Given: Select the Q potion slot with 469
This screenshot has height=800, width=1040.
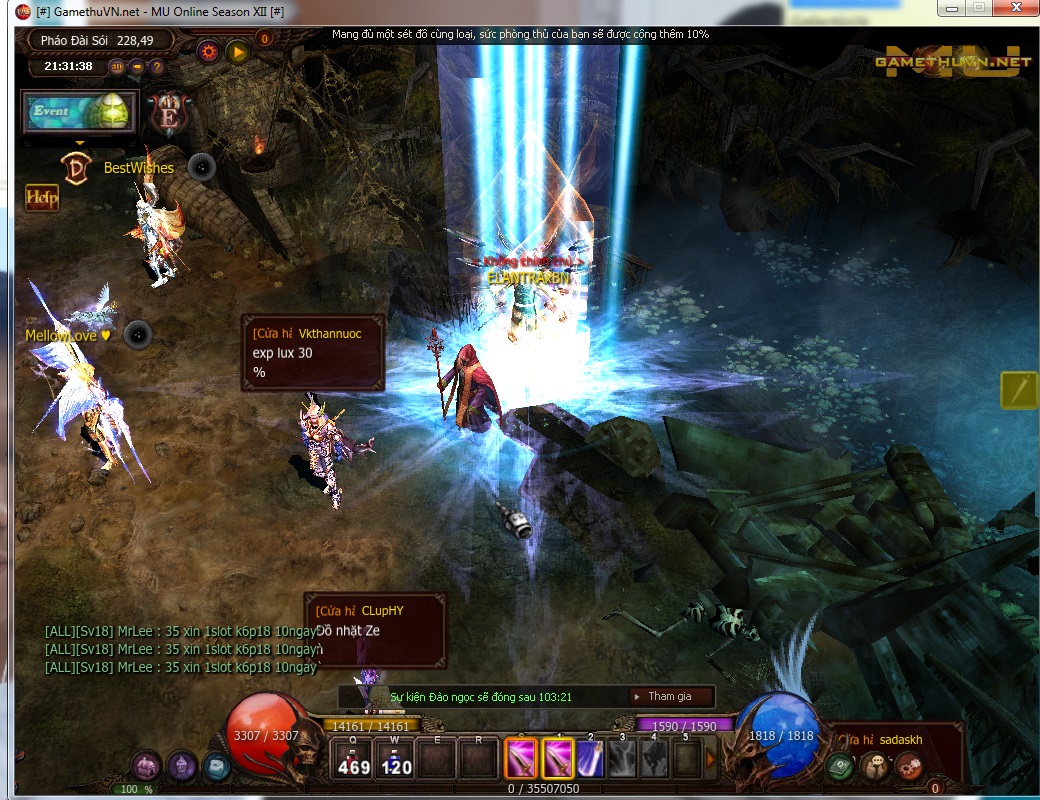Looking at the screenshot, I should click(x=353, y=760).
